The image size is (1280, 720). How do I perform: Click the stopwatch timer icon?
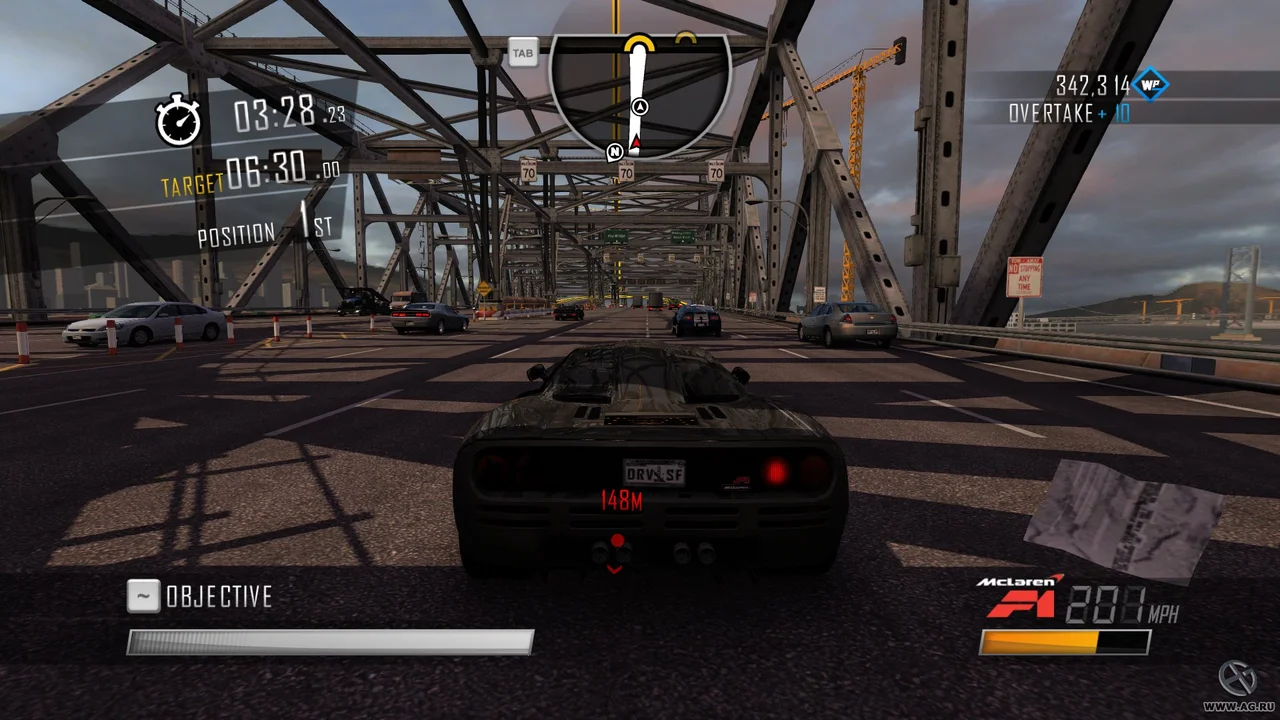coord(178,121)
